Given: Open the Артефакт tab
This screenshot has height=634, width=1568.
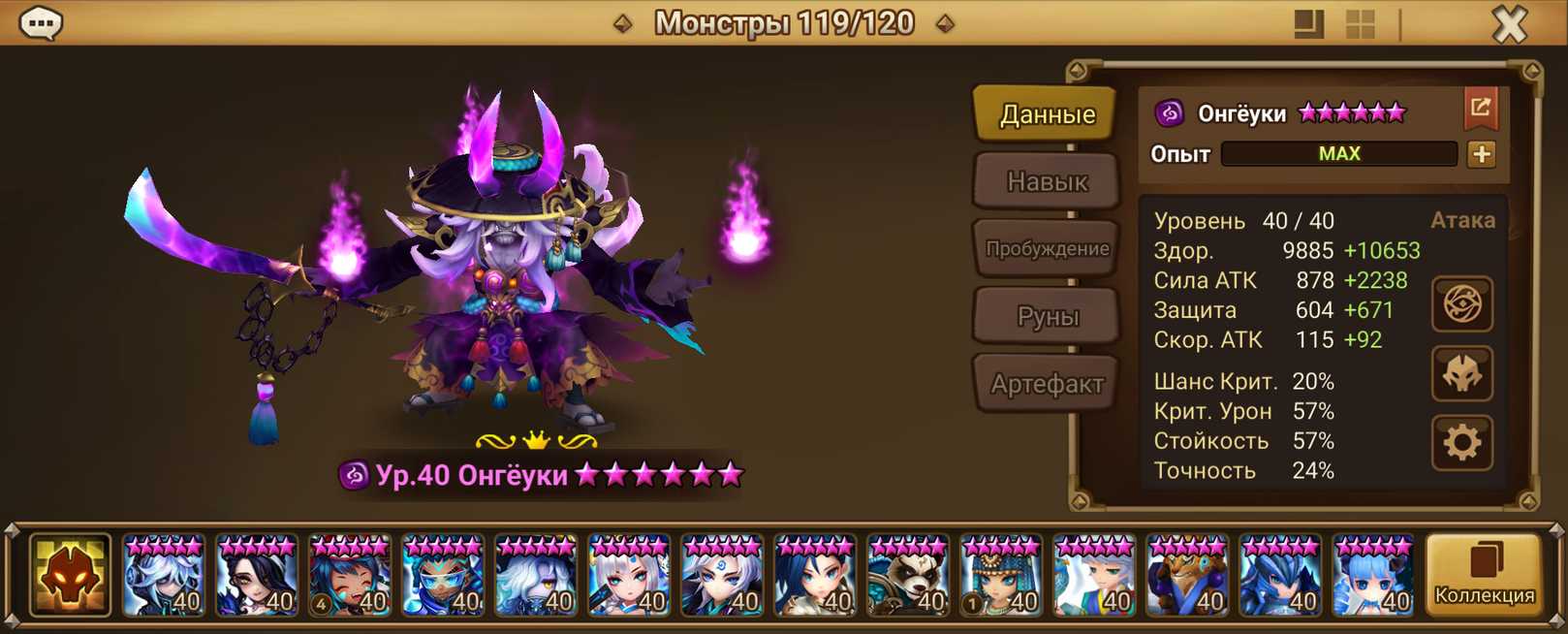Looking at the screenshot, I should 1047,384.
